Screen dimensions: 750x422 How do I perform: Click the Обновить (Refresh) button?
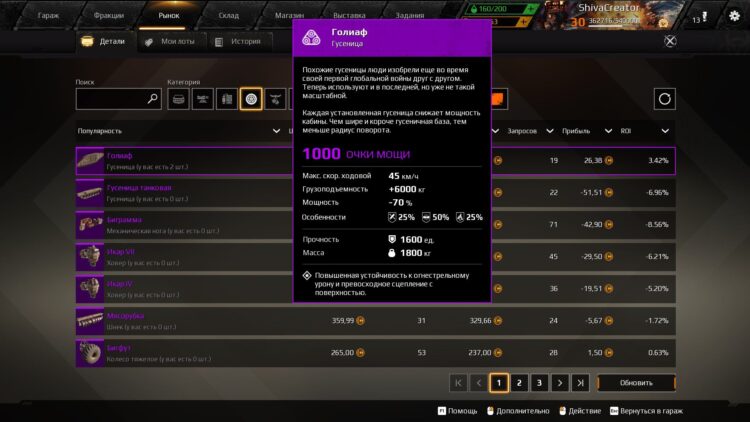[637, 382]
